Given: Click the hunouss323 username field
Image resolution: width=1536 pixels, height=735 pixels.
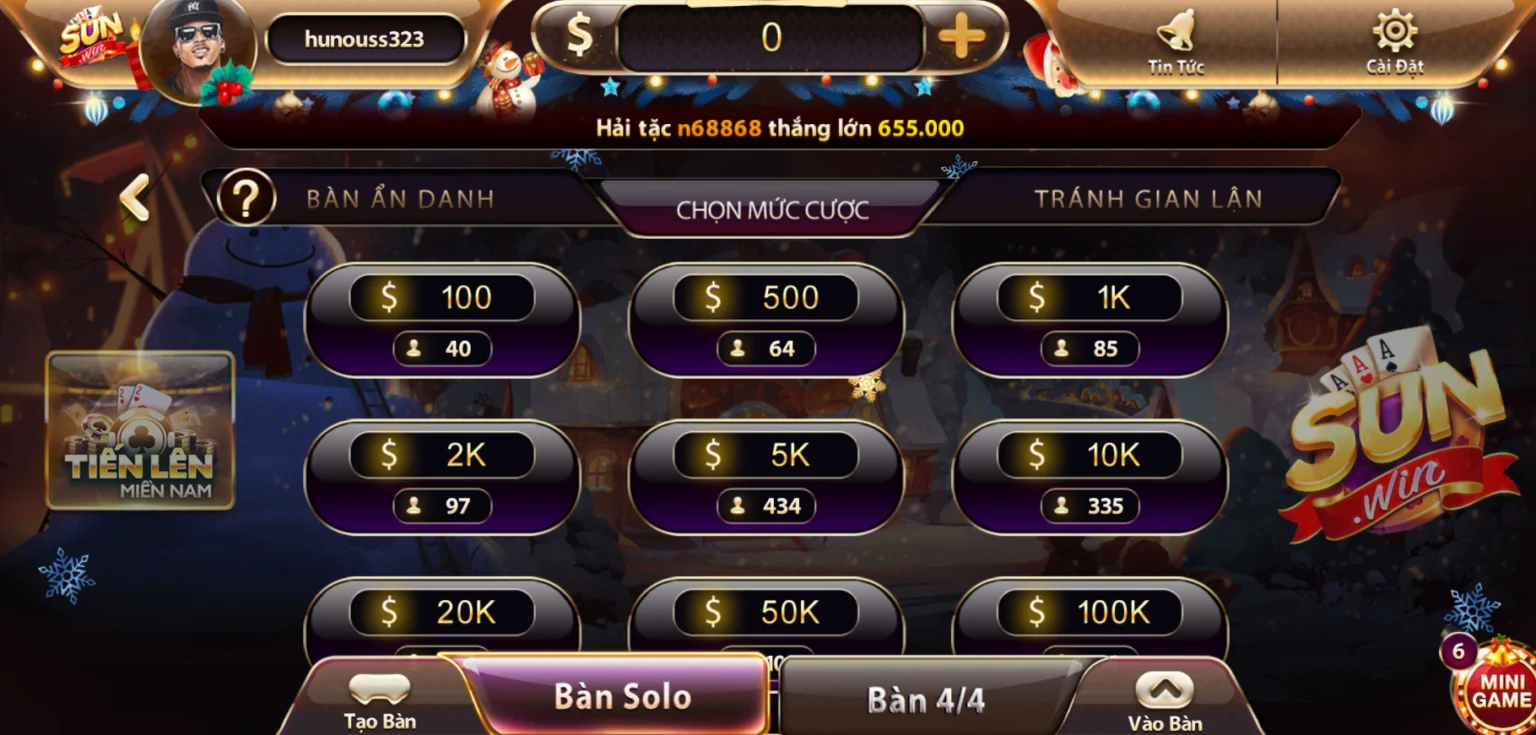Looking at the screenshot, I should point(364,40).
